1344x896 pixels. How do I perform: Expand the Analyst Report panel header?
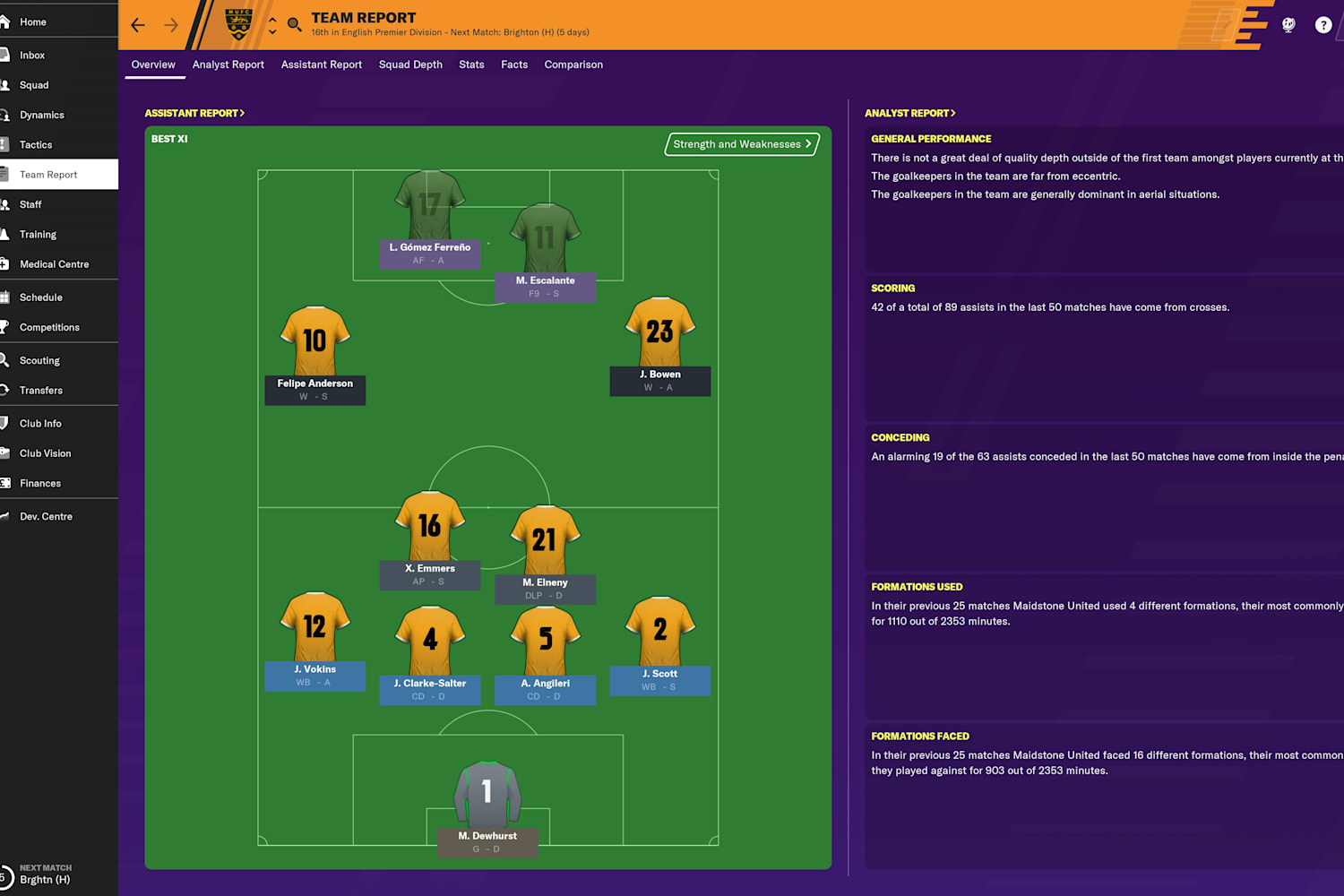click(x=952, y=113)
